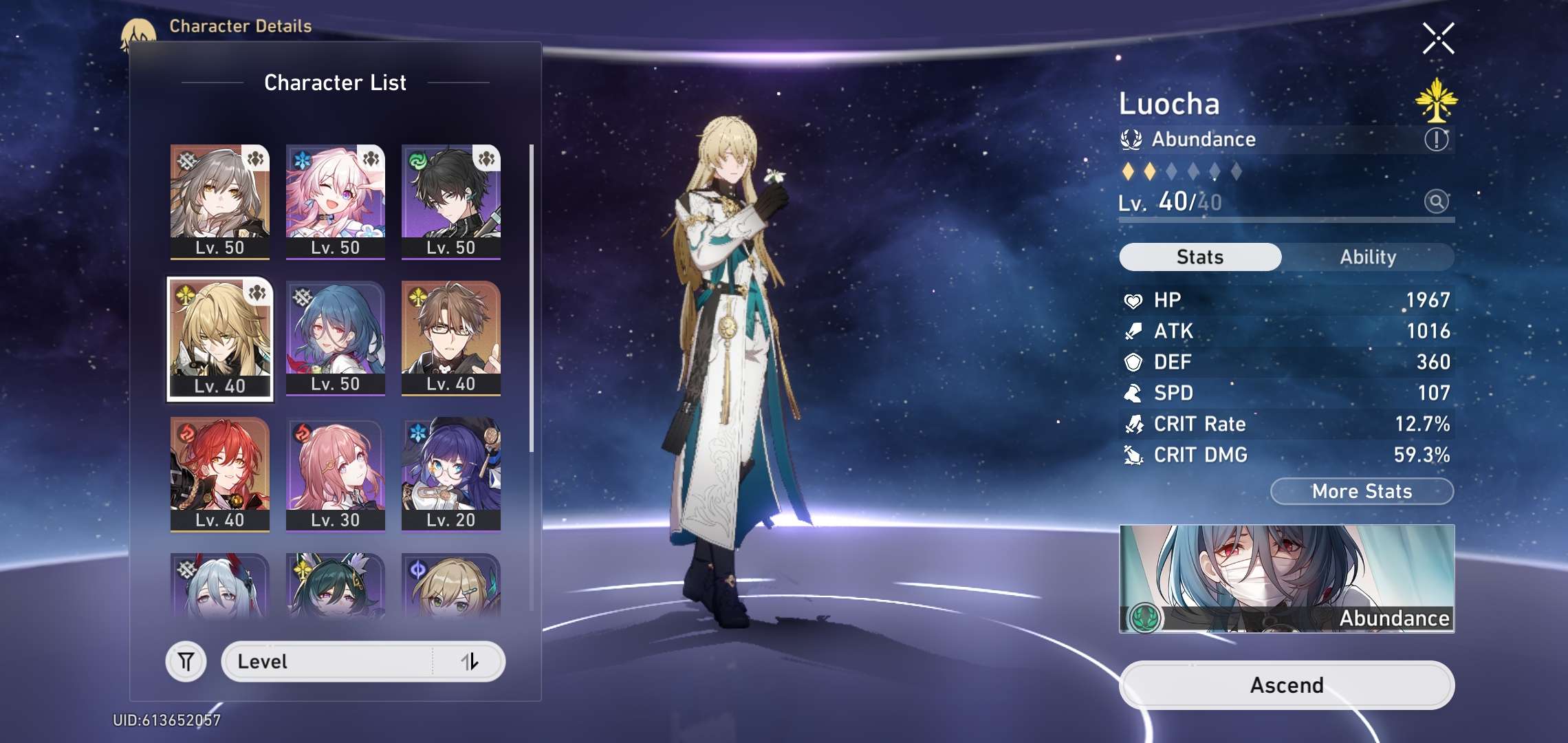Pick the purple-haired Pela portrait
This screenshot has width=1568, height=743.
[x=451, y=473]
